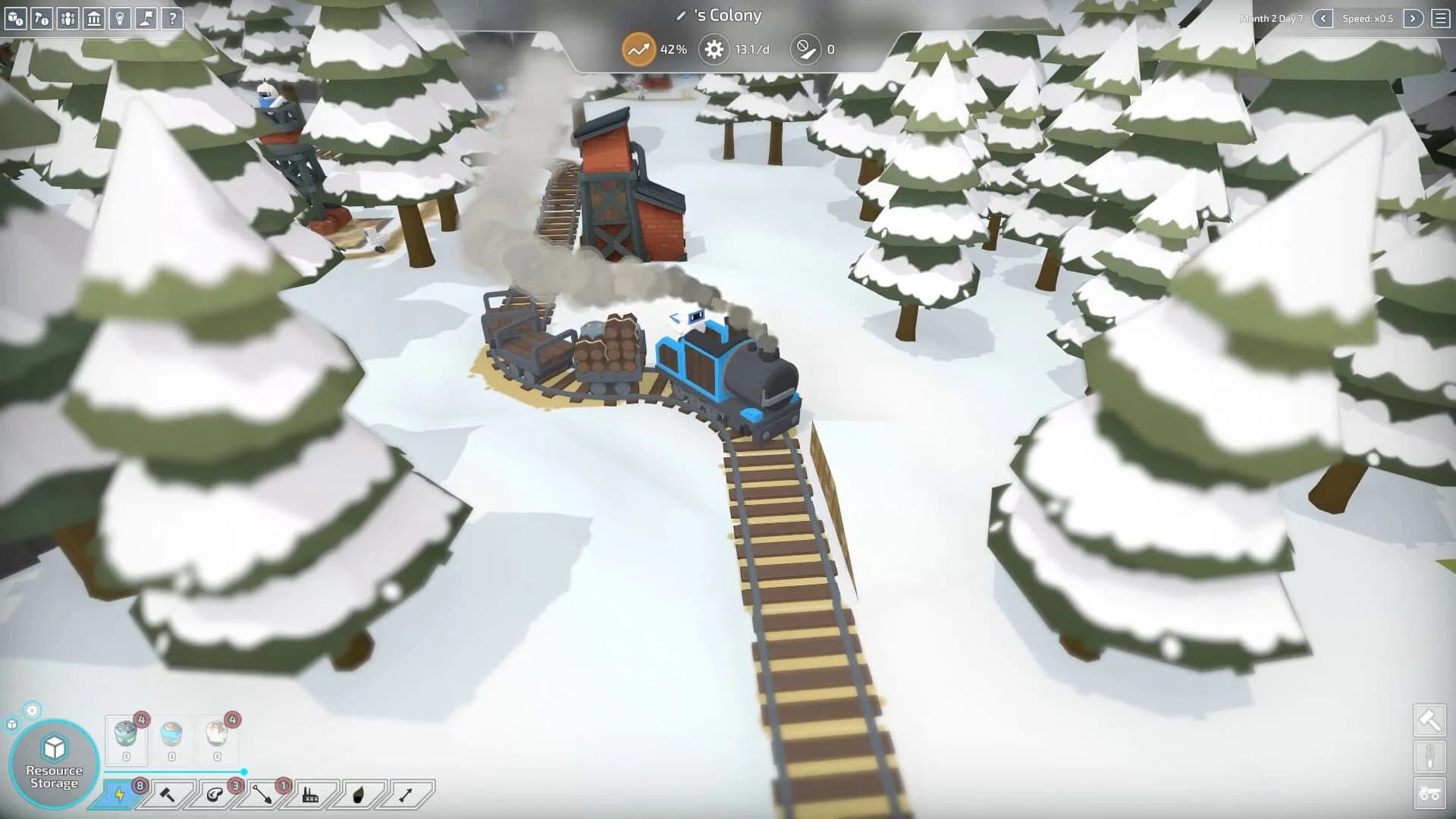Switch to the food tab with badge 3
Image resolution: width=1456 pixels, height=819 pixels.
point(216,796)
